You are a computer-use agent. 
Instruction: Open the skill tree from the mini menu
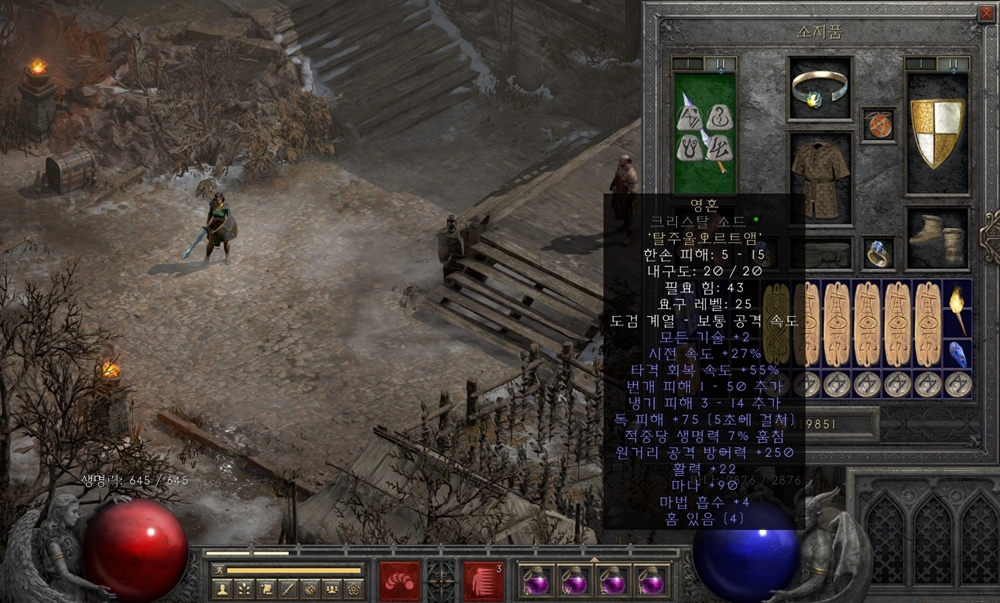click(x=244, y=588)
